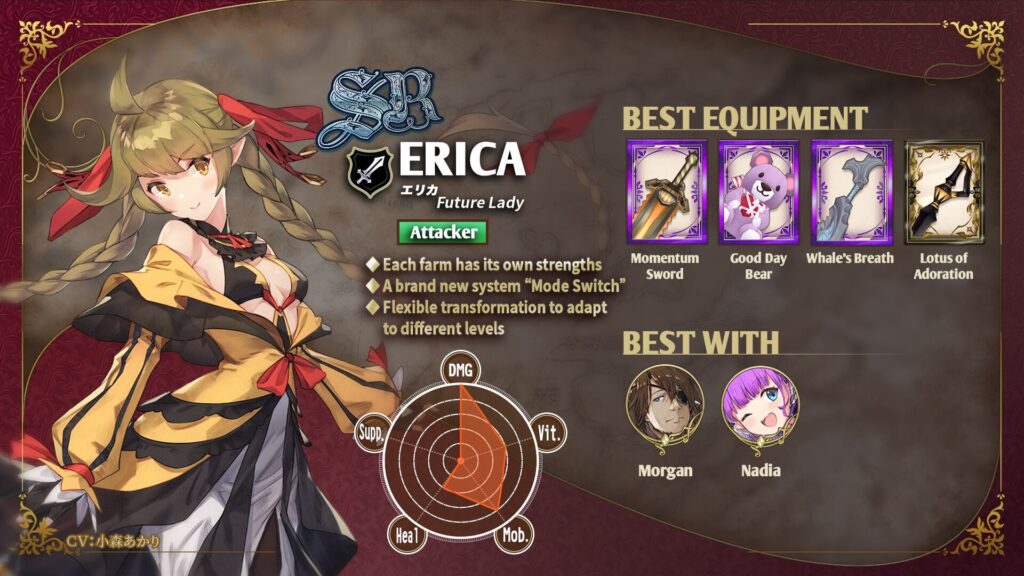The width and height of the screenshot is (1024, 576).
Task: Select Nadia's character portrait
Action: 760,408
